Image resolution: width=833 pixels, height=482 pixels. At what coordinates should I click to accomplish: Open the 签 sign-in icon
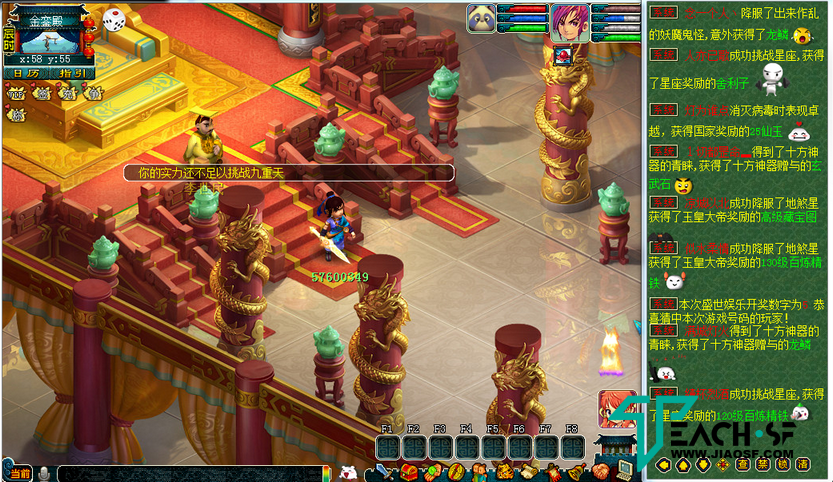tap(42, 93)
